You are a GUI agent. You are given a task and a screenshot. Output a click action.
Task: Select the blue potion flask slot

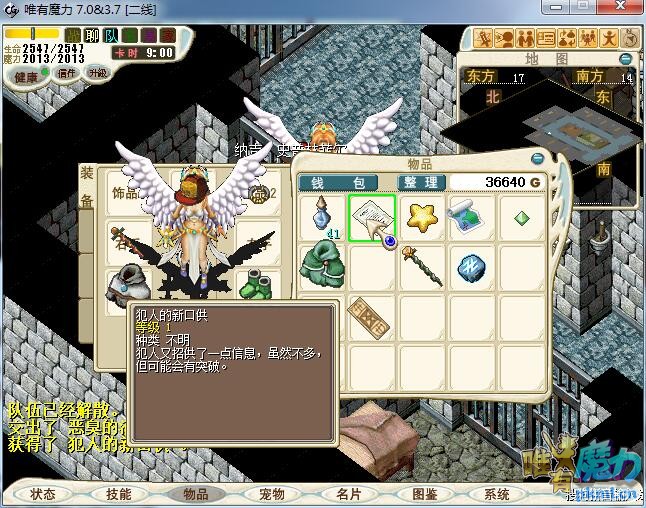(x=323, y=217)
